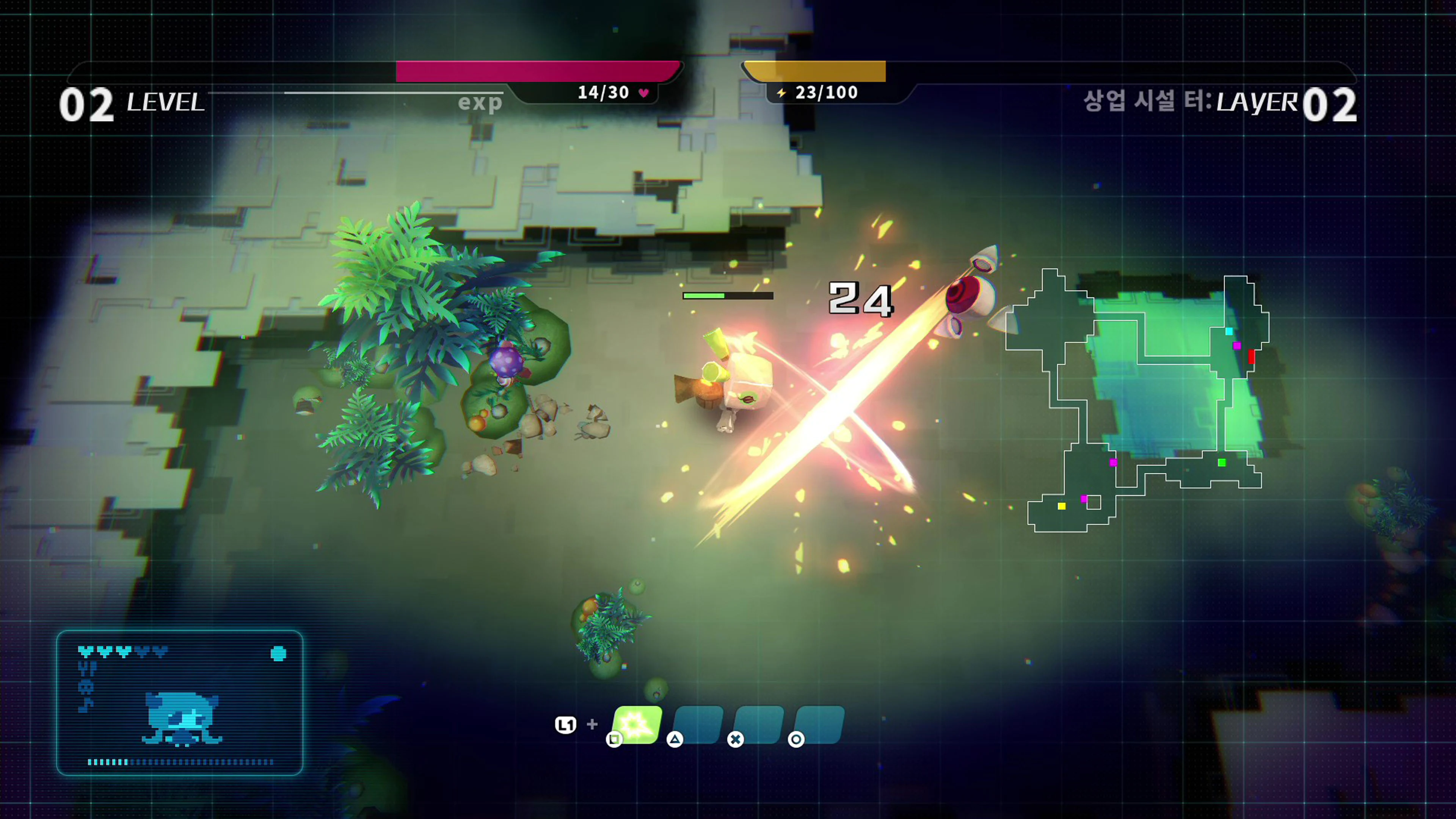Toggle the small cyan square in the monitor corner
This screenshot has width=1456, height=819.
[x=279, y=653]
